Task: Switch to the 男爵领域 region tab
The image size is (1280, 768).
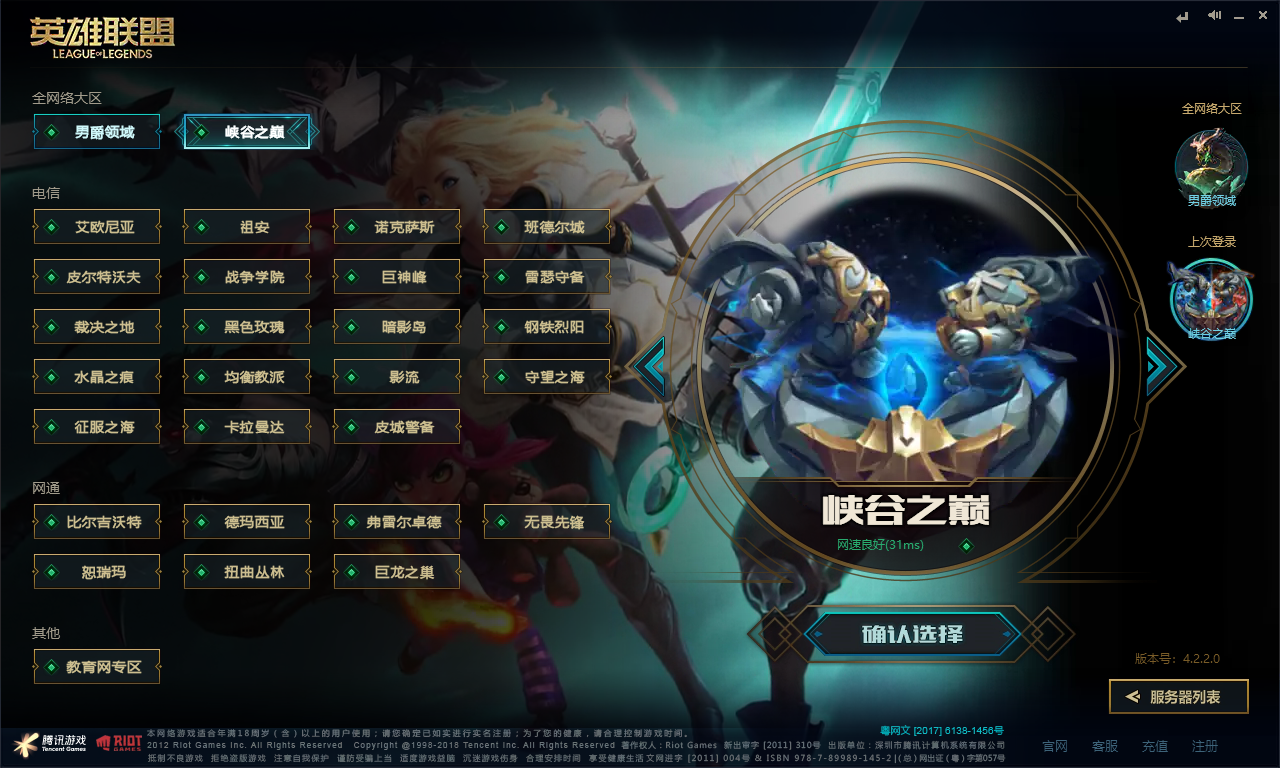Action: (x=97, y=131)
